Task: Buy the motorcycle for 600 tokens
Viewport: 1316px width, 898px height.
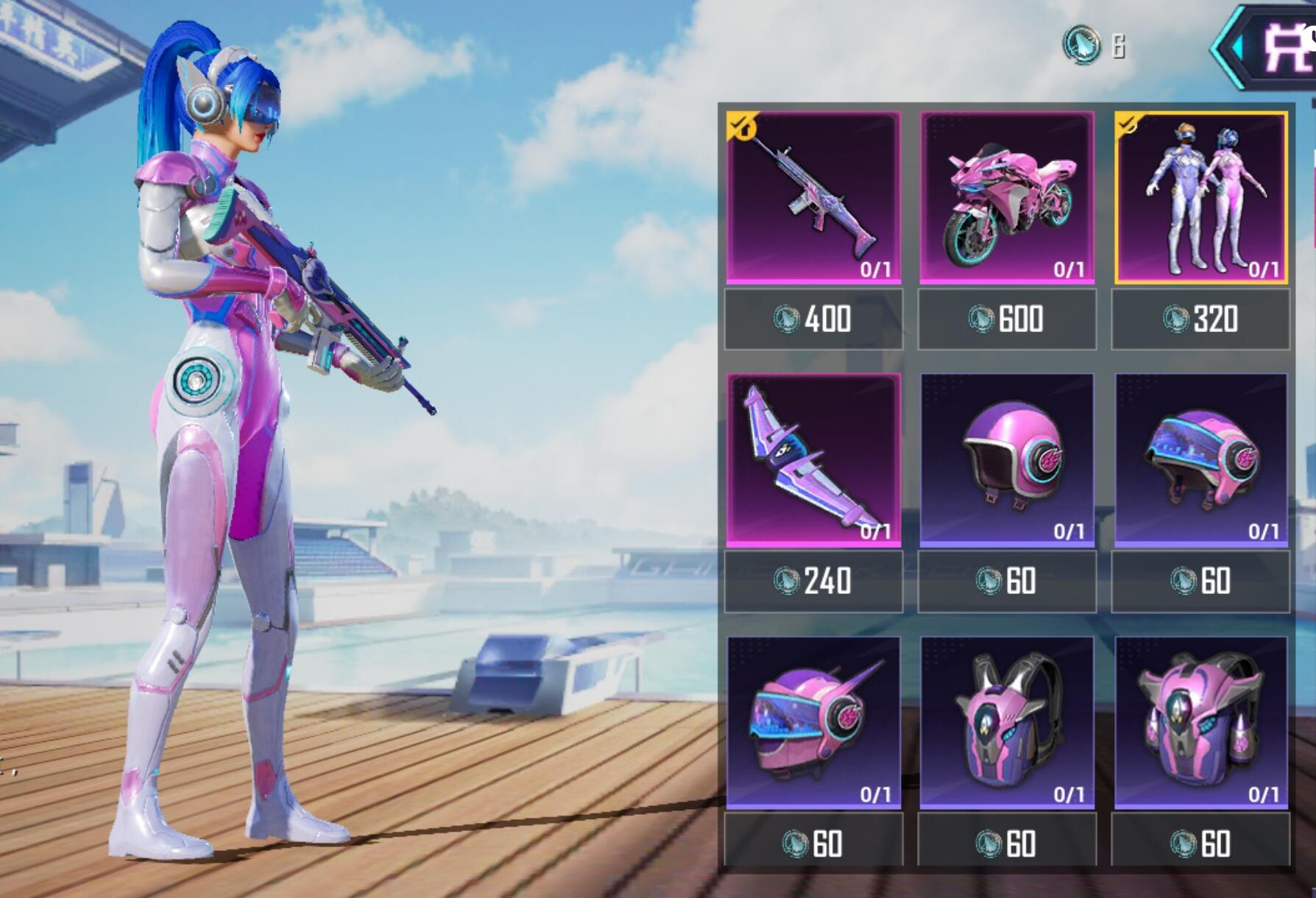Action: tap(1007, 319)
